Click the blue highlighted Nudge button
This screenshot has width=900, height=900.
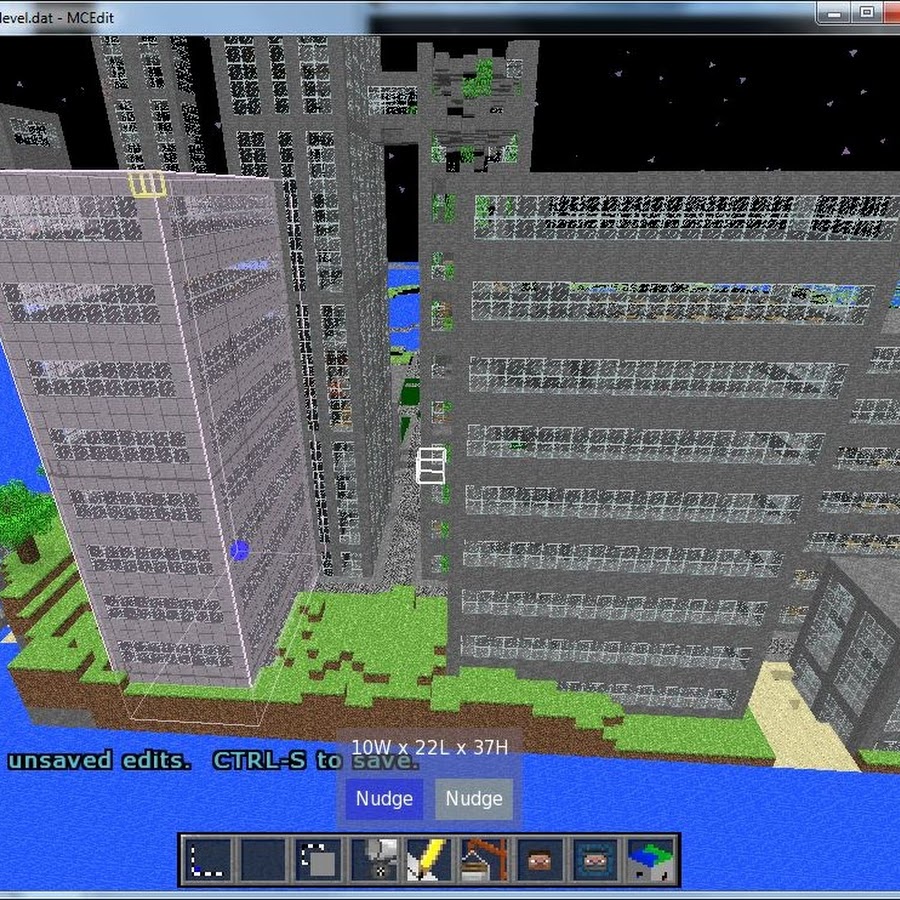point(384,799)
